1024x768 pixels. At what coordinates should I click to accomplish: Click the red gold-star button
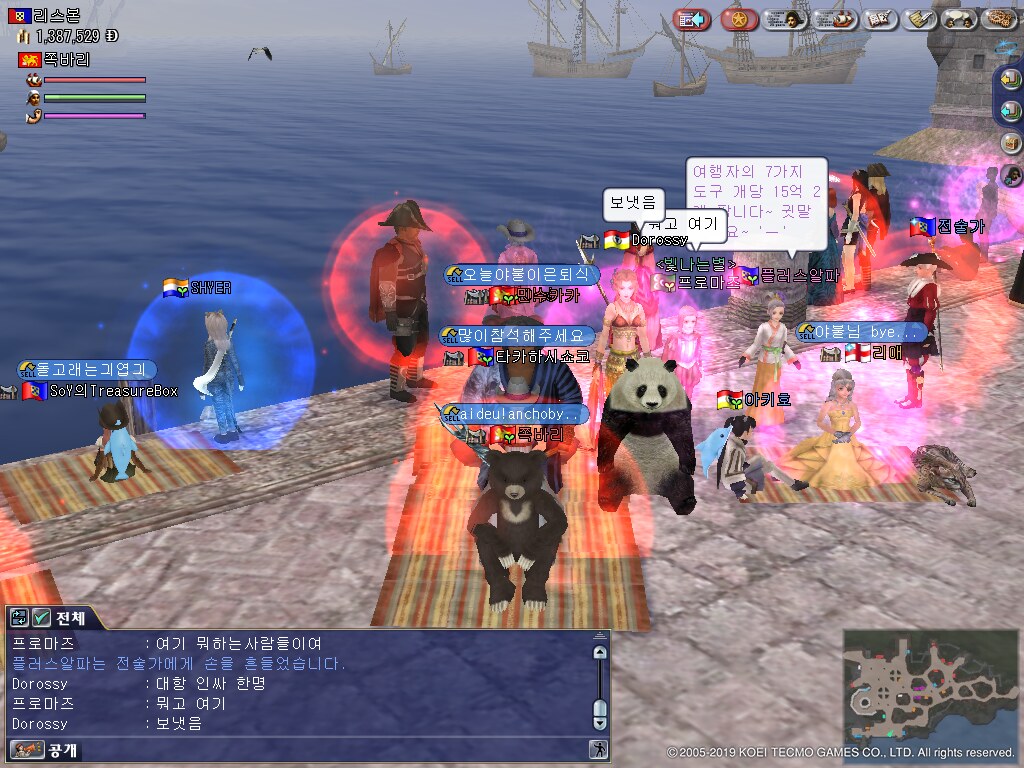tap(739, 19)
